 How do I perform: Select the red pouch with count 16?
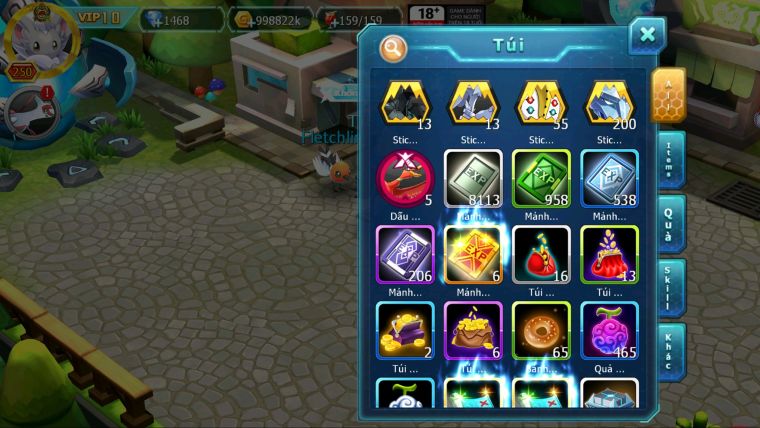541,254
